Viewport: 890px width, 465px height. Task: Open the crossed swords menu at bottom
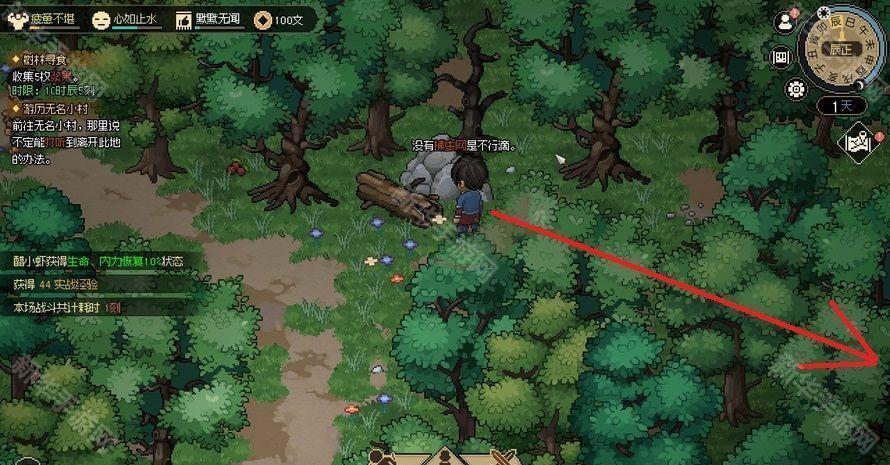tap(500, 458)
